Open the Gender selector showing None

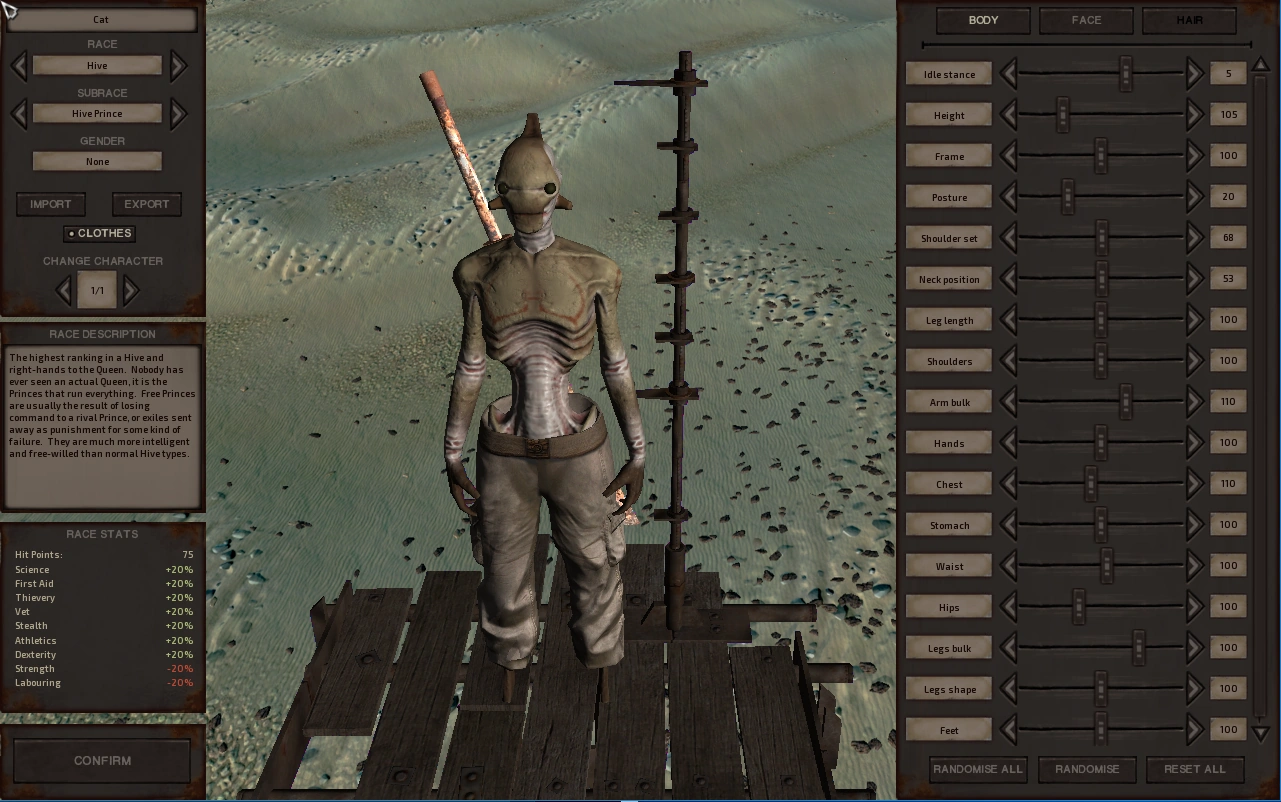[96, 161]
